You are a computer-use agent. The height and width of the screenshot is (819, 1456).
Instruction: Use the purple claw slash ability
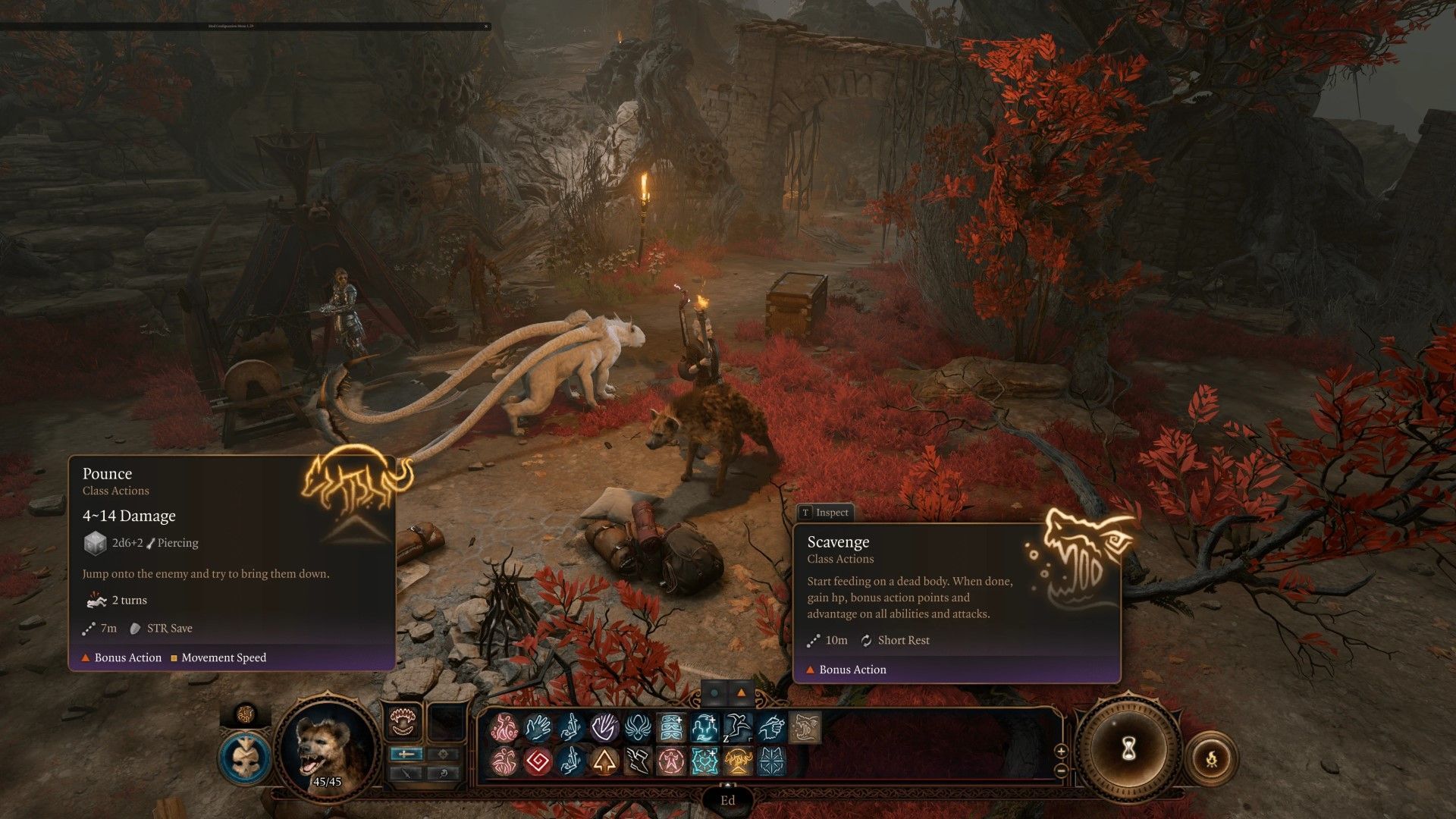(604, 728)
